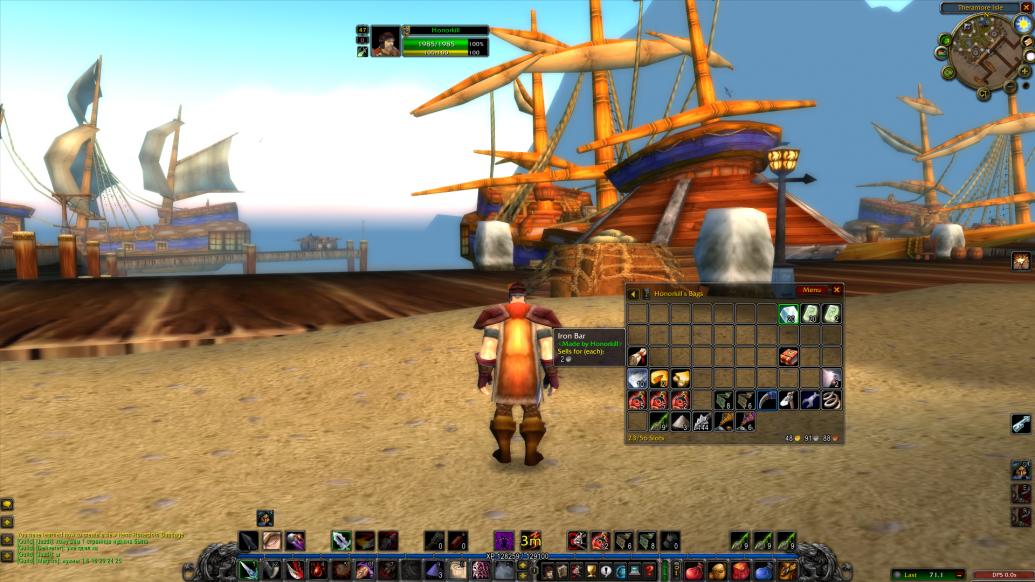Select the green-bordered crystal stack in bags

[x=787, y=314]
